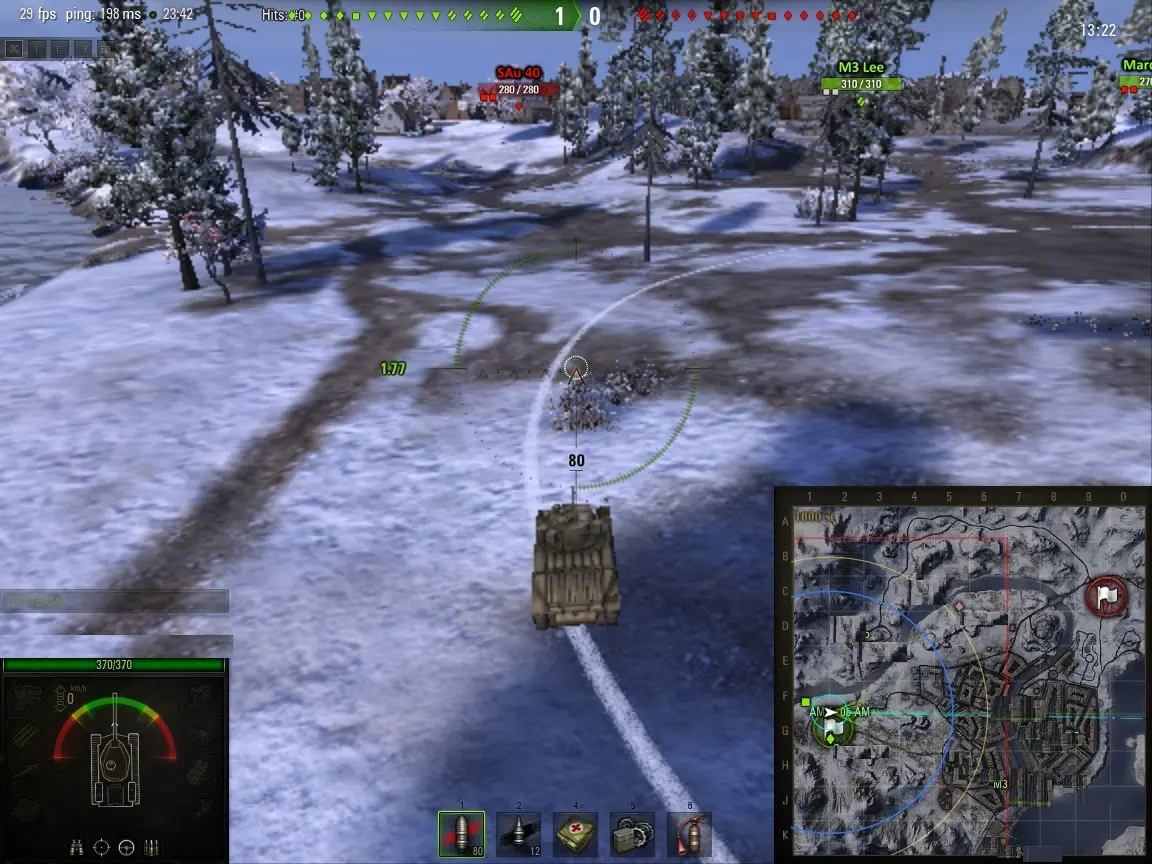Open the chat message box

click(x=114, y=601)
